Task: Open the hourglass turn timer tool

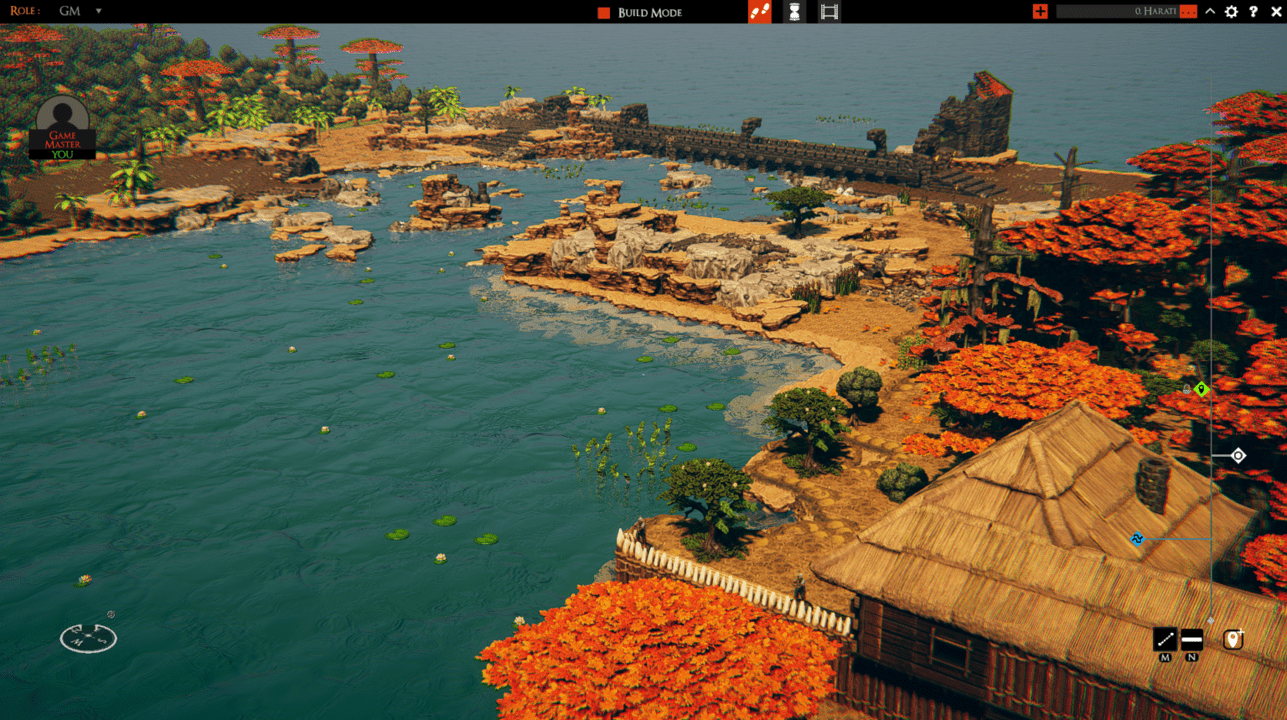Action: [794, 11]
